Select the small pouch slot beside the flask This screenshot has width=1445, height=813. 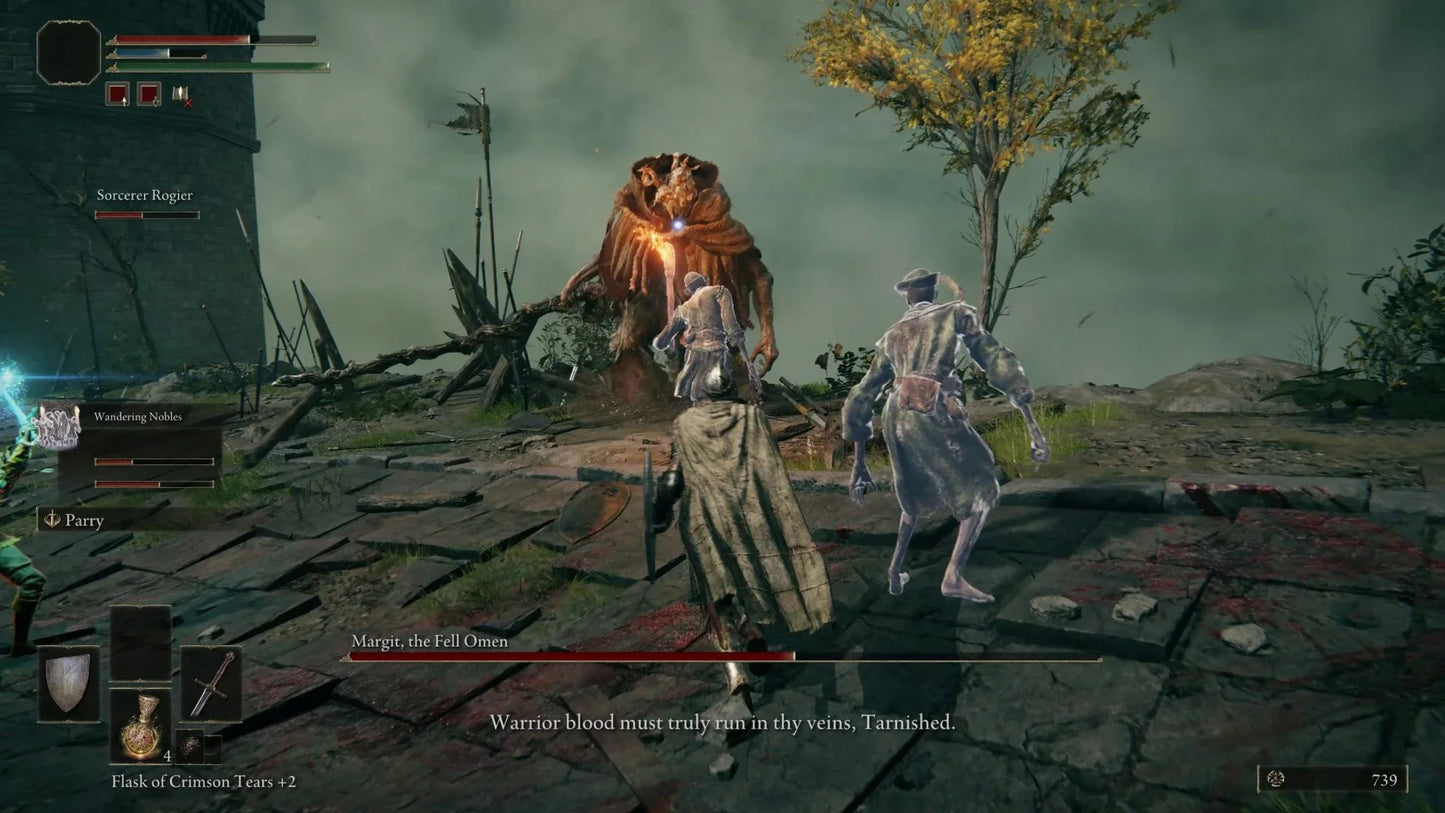pos(189,746)
